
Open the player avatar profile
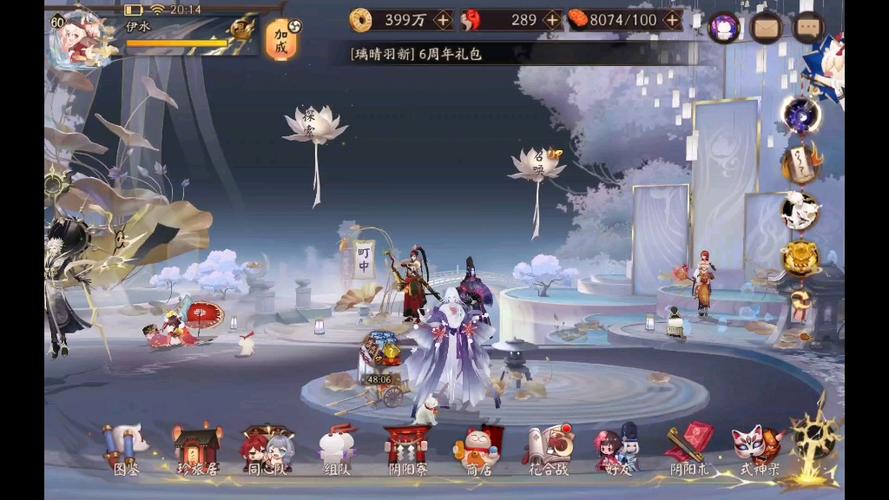[x=80, y=38]
